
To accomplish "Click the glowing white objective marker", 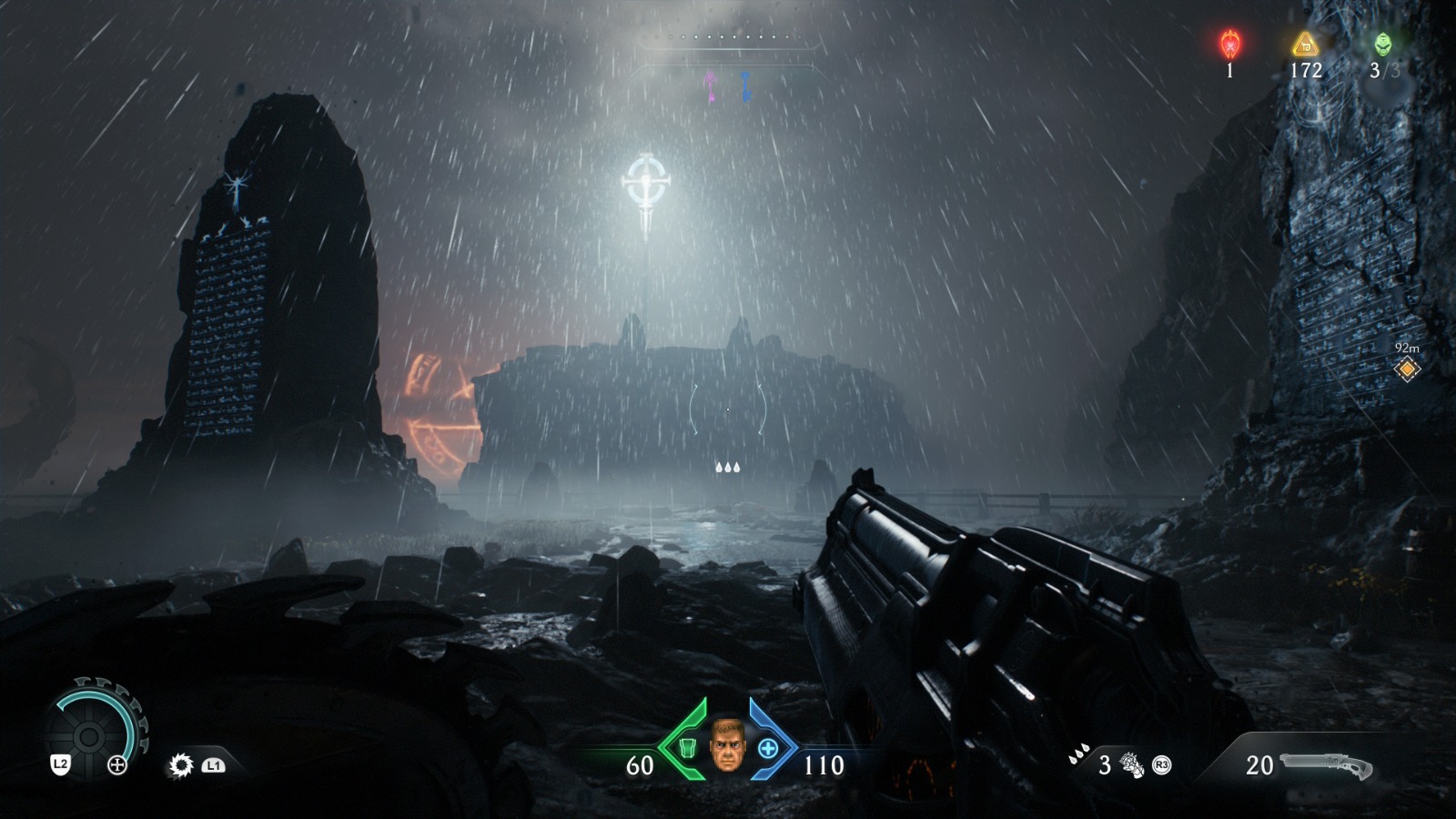I will [647, 187].
